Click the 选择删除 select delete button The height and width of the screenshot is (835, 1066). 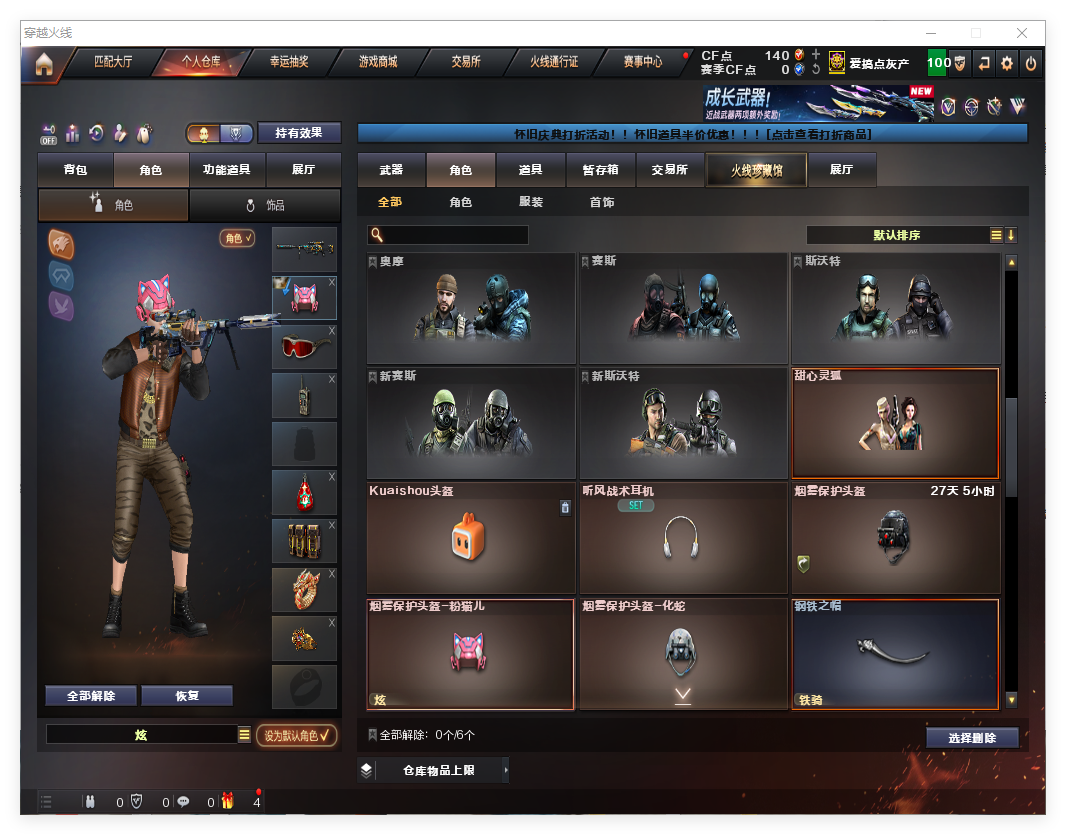(x=972, y=738)
